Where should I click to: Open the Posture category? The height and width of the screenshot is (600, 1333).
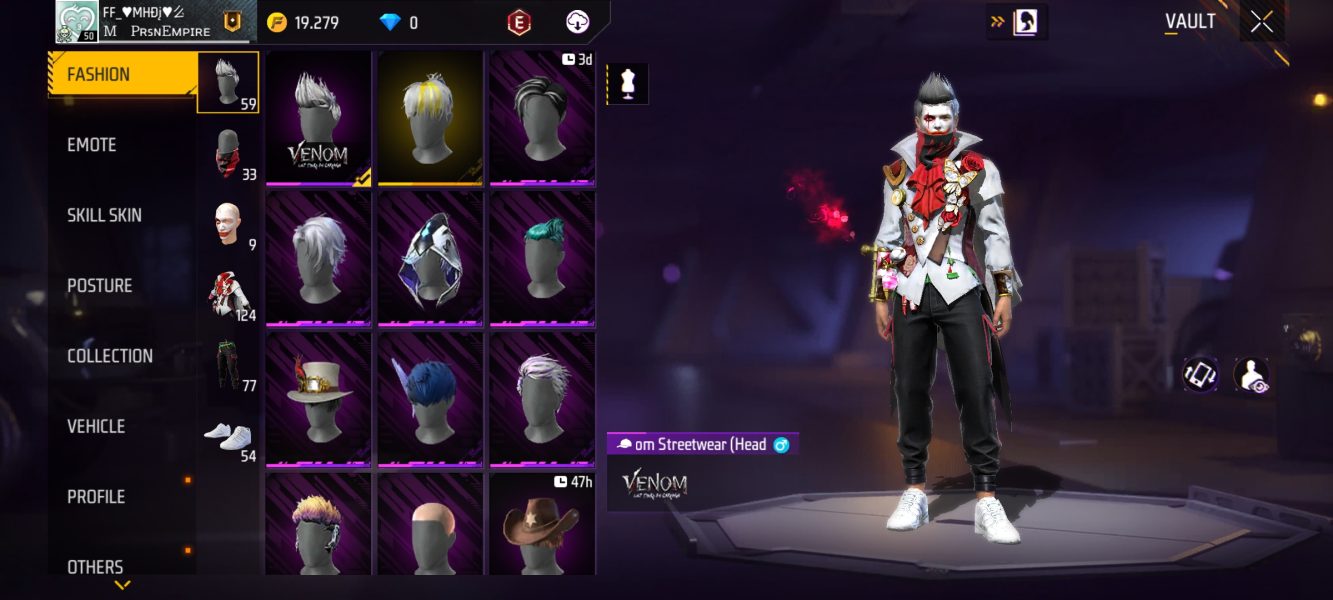tap(99, 286)
